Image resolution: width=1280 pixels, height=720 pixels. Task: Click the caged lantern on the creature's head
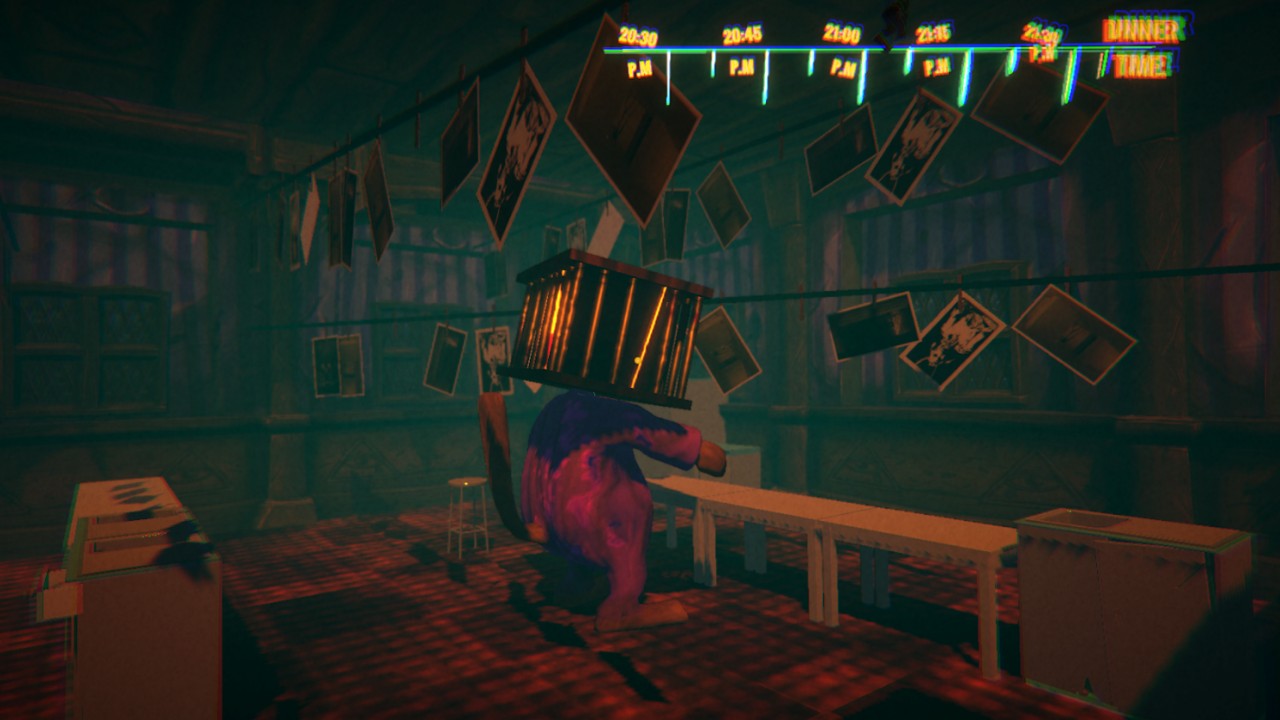coord(600,330)
